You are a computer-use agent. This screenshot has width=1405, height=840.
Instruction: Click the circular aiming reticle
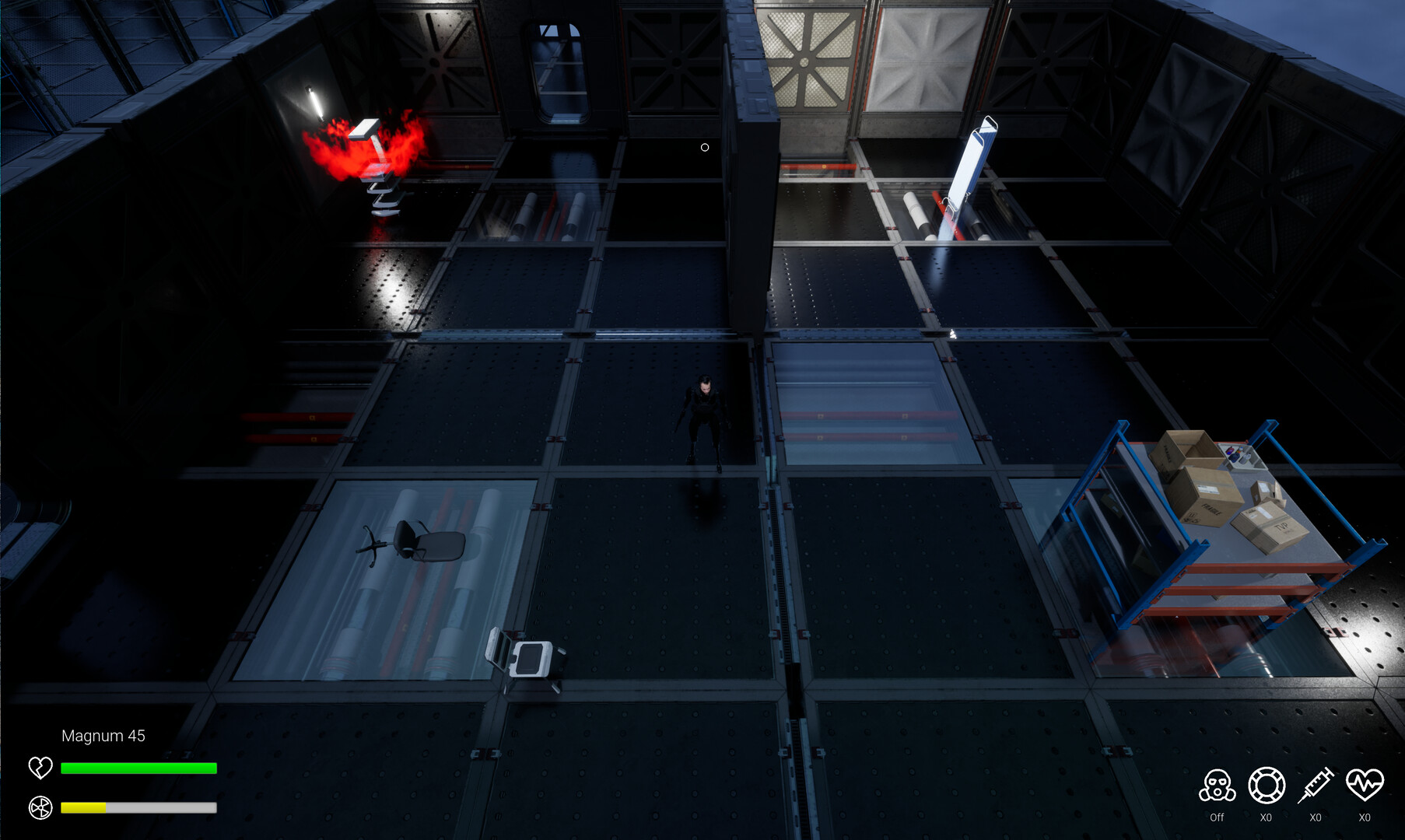click(705, 147)
